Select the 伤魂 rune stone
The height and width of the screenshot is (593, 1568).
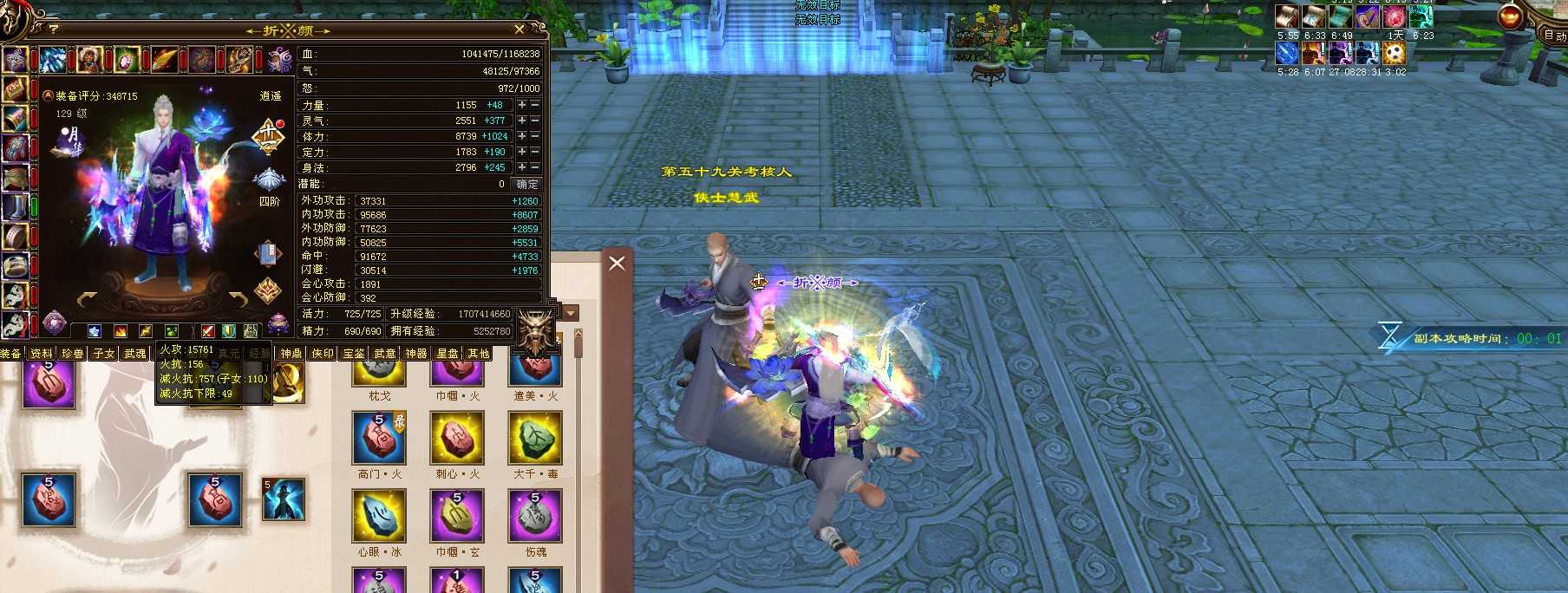[535, 517]
